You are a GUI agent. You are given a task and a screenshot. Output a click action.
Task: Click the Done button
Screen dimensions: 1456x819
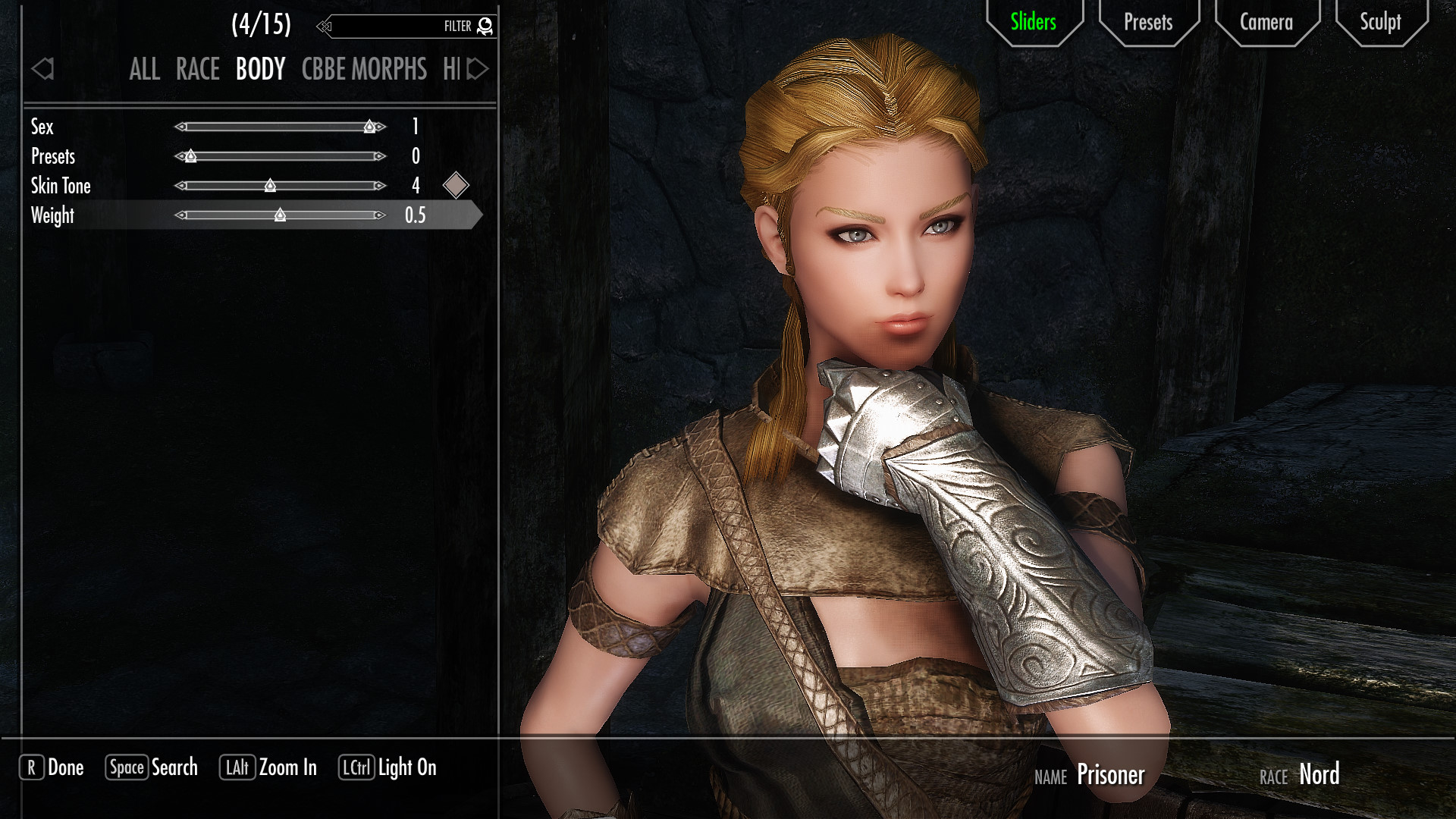click(x=52, y=767)
